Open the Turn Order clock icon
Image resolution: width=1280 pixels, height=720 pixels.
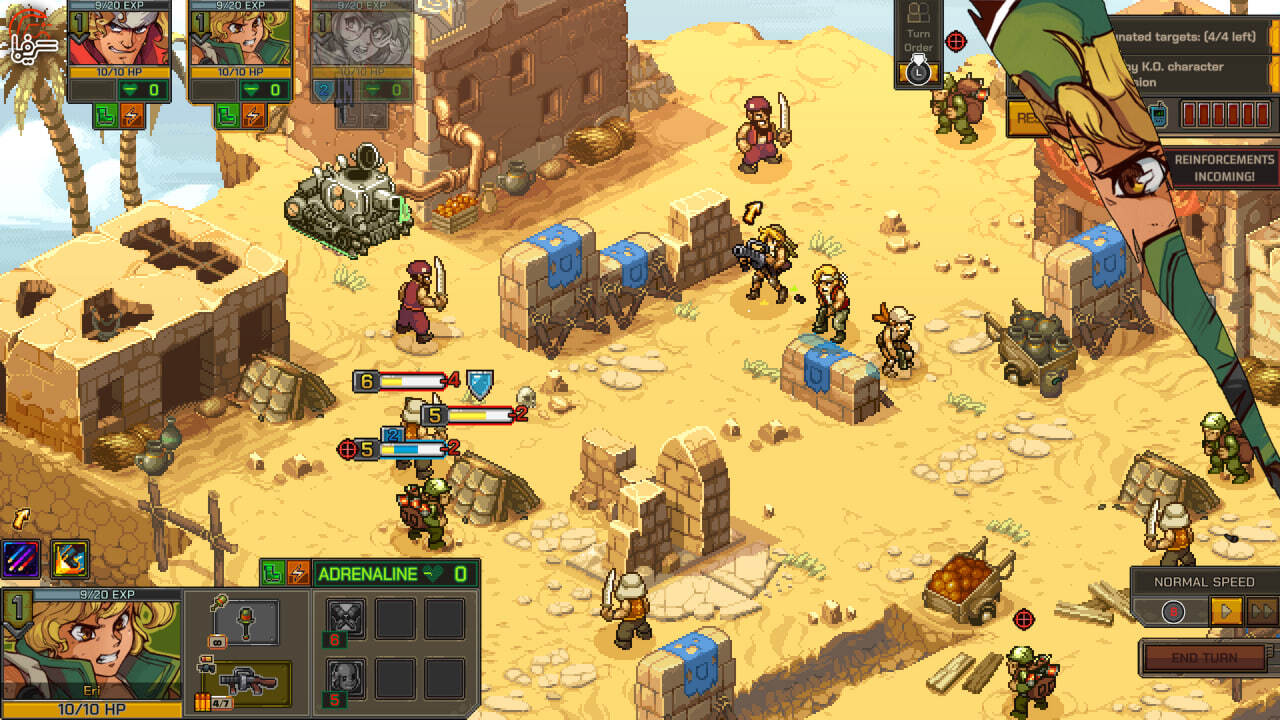point(918,73)
